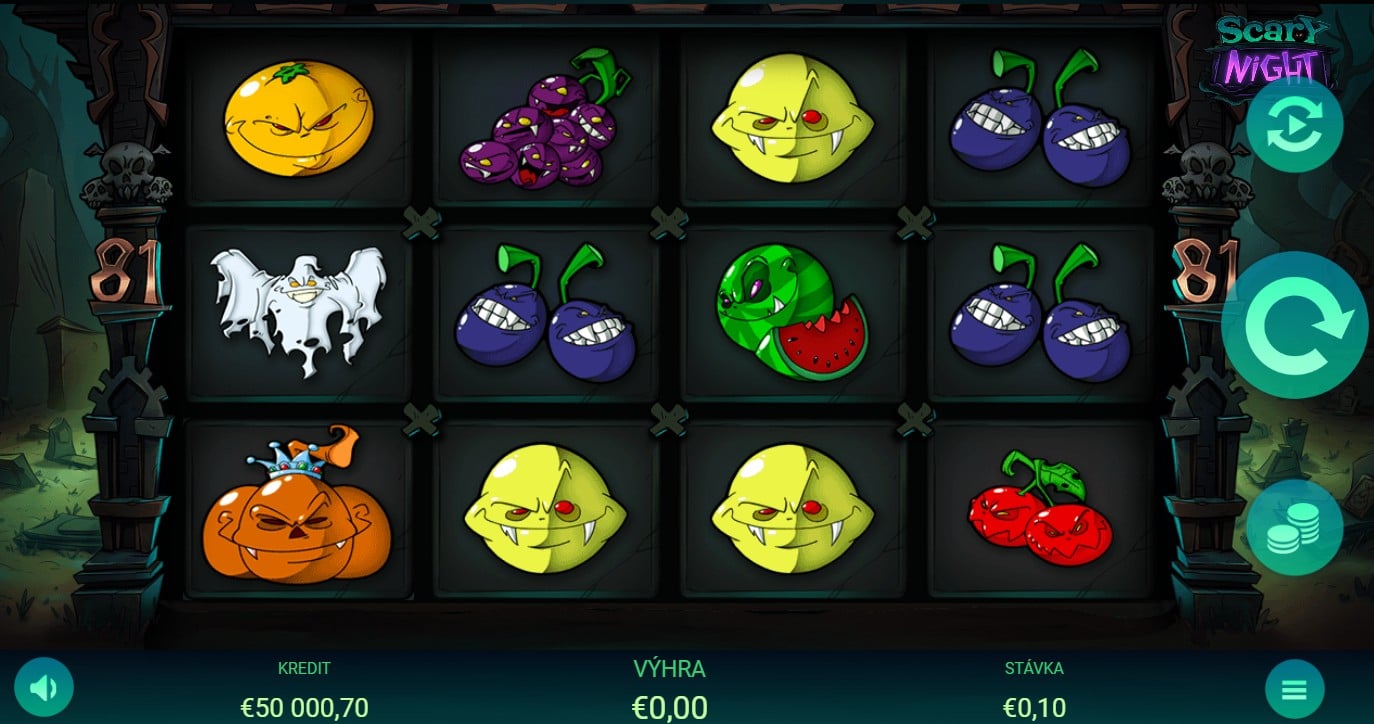Open the coin stack bet settings
This screenshot has height=724, width=1374.
[1294, 527]
